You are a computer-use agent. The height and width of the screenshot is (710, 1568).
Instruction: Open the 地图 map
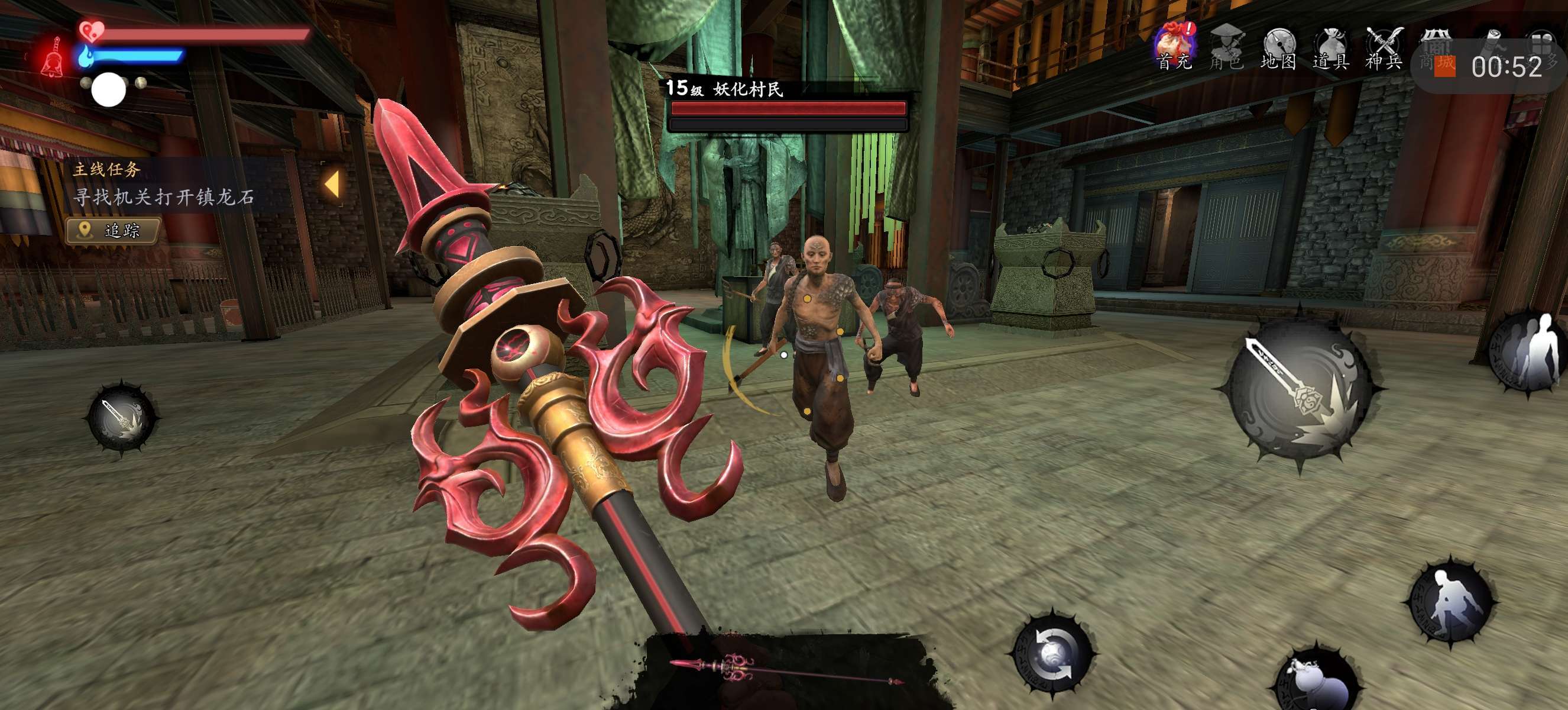tap(1278, 47)
